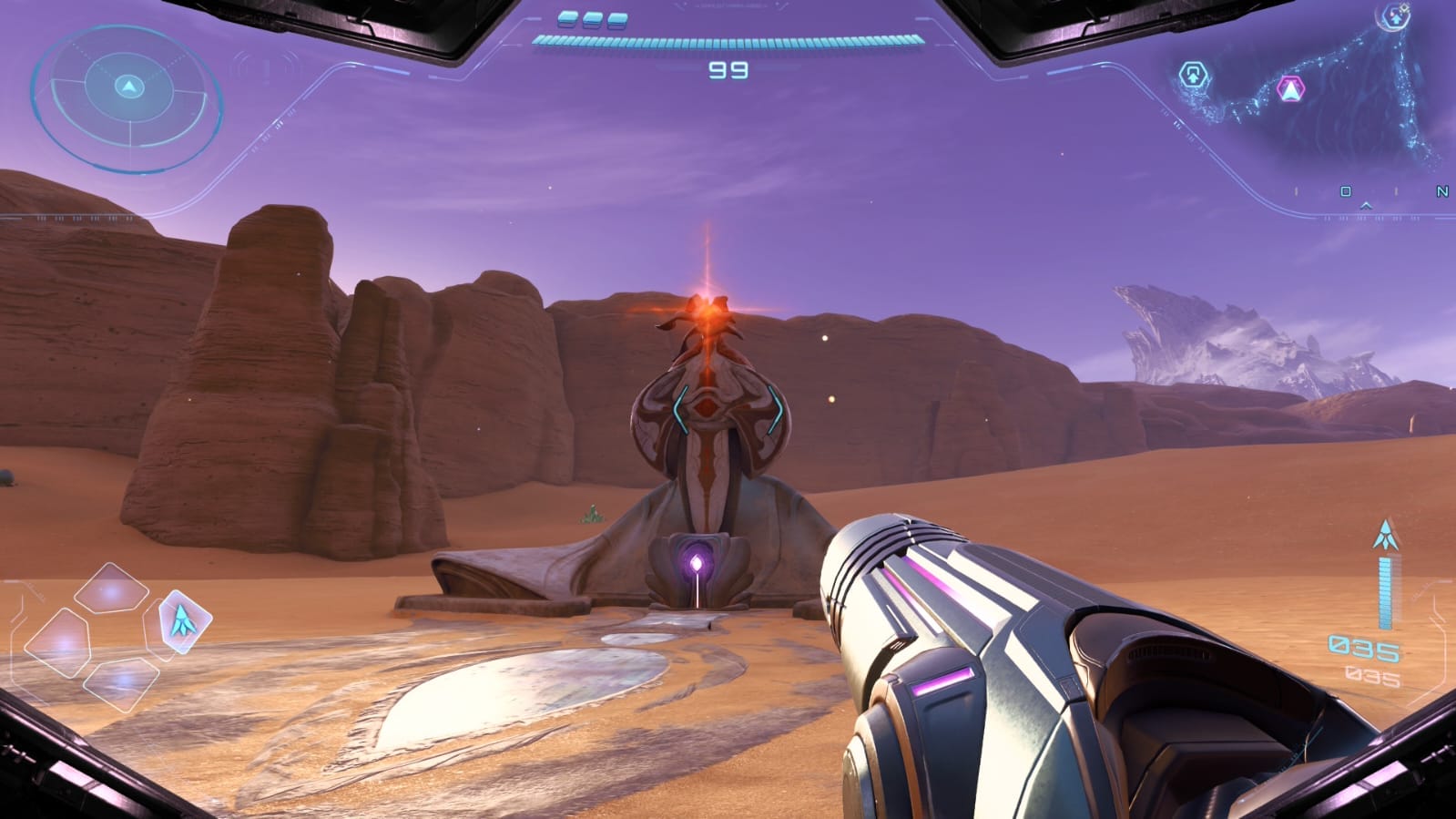Select the compass heading letter N
Viewport: 1456px width, 819px height.
(1442, 191)
